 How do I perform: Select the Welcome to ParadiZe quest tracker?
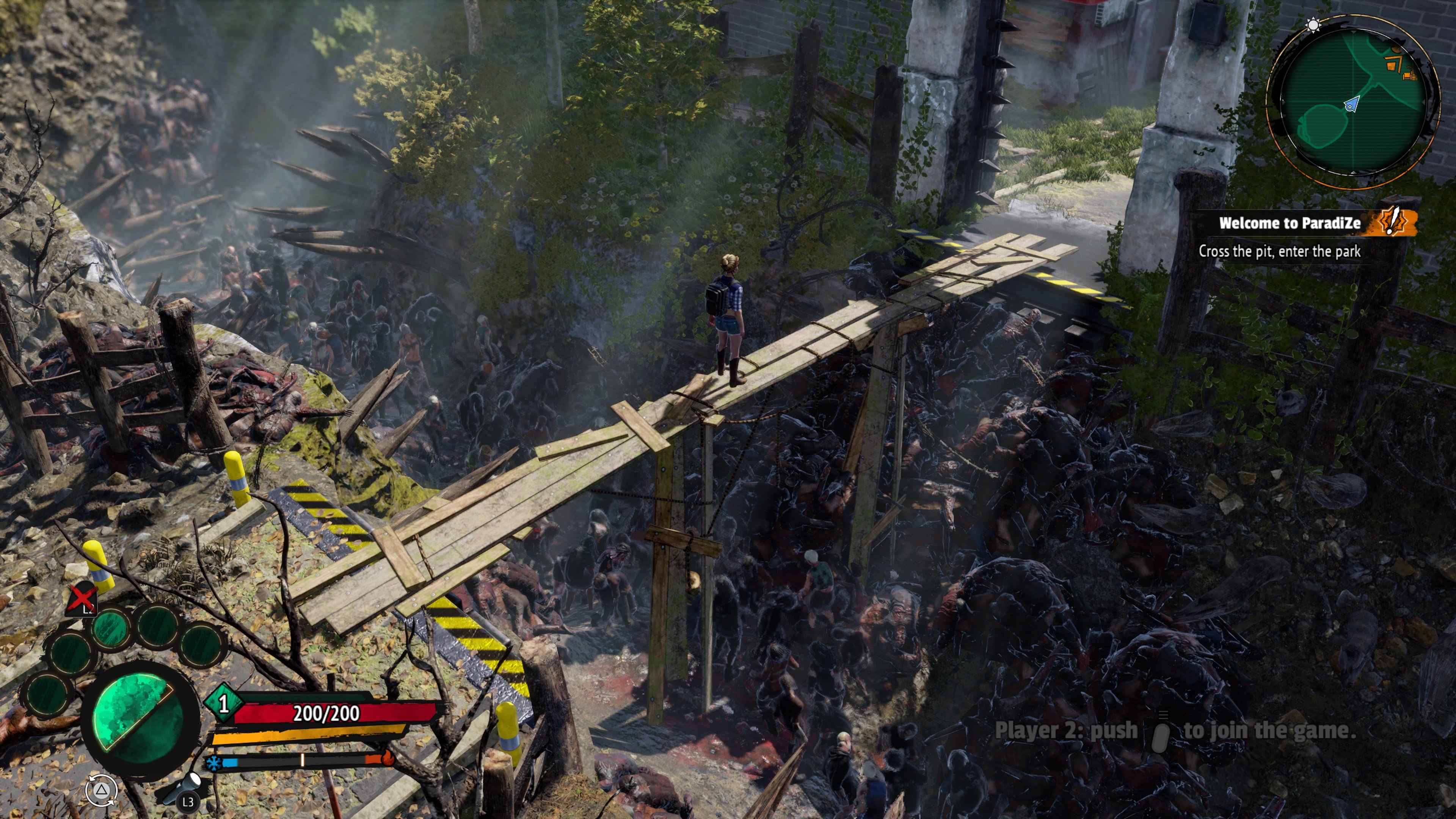(x=1289, y=223)
